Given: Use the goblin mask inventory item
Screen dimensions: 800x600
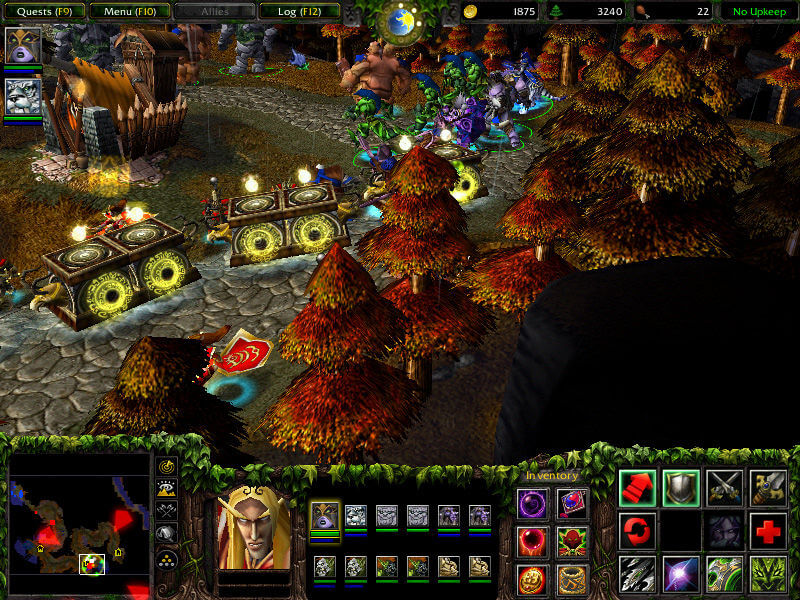Looking at the screenshot, I should (572, 541).
